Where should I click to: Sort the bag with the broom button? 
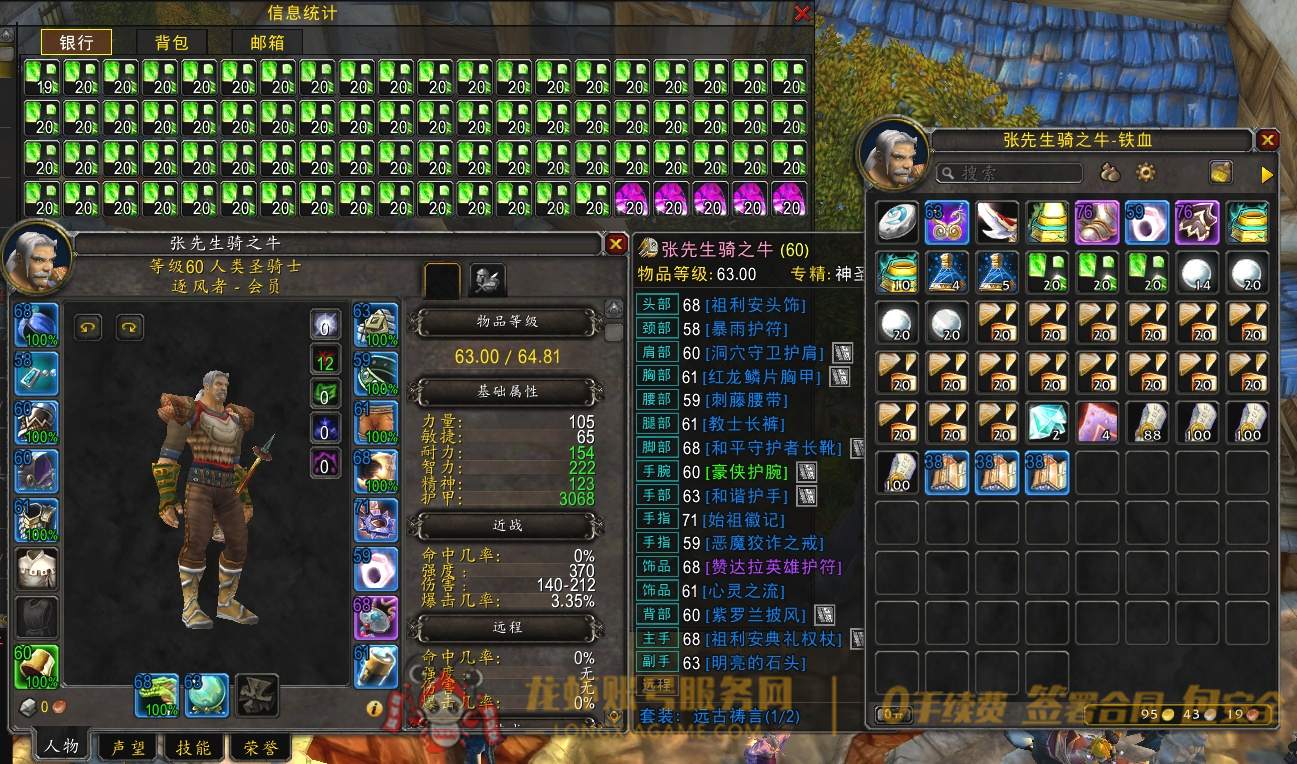(1109, 173)
